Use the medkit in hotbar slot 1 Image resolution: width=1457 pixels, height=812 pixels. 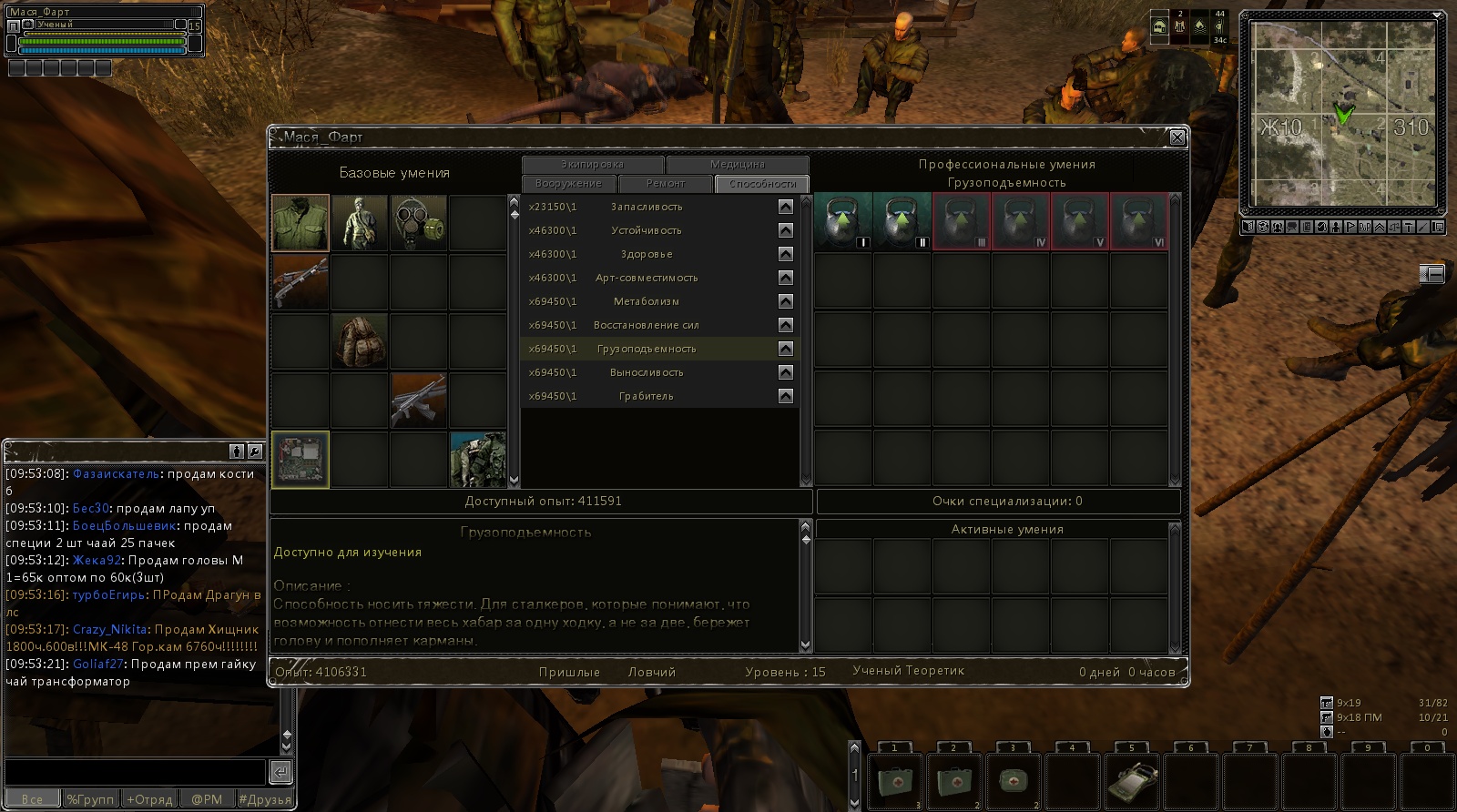click(x=895, y=780)
